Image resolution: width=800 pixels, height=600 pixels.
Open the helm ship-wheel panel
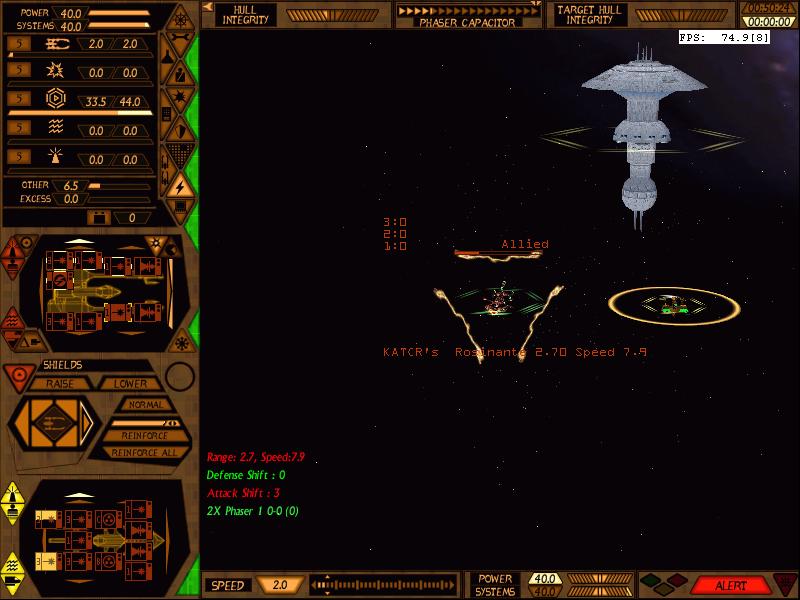coord(178,19)
